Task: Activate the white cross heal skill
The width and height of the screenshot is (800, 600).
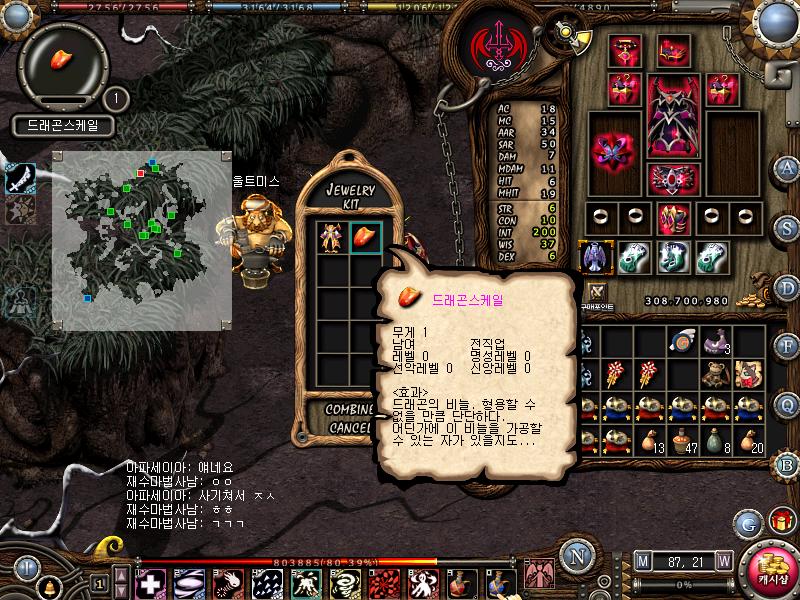Action: pos(151,582)
